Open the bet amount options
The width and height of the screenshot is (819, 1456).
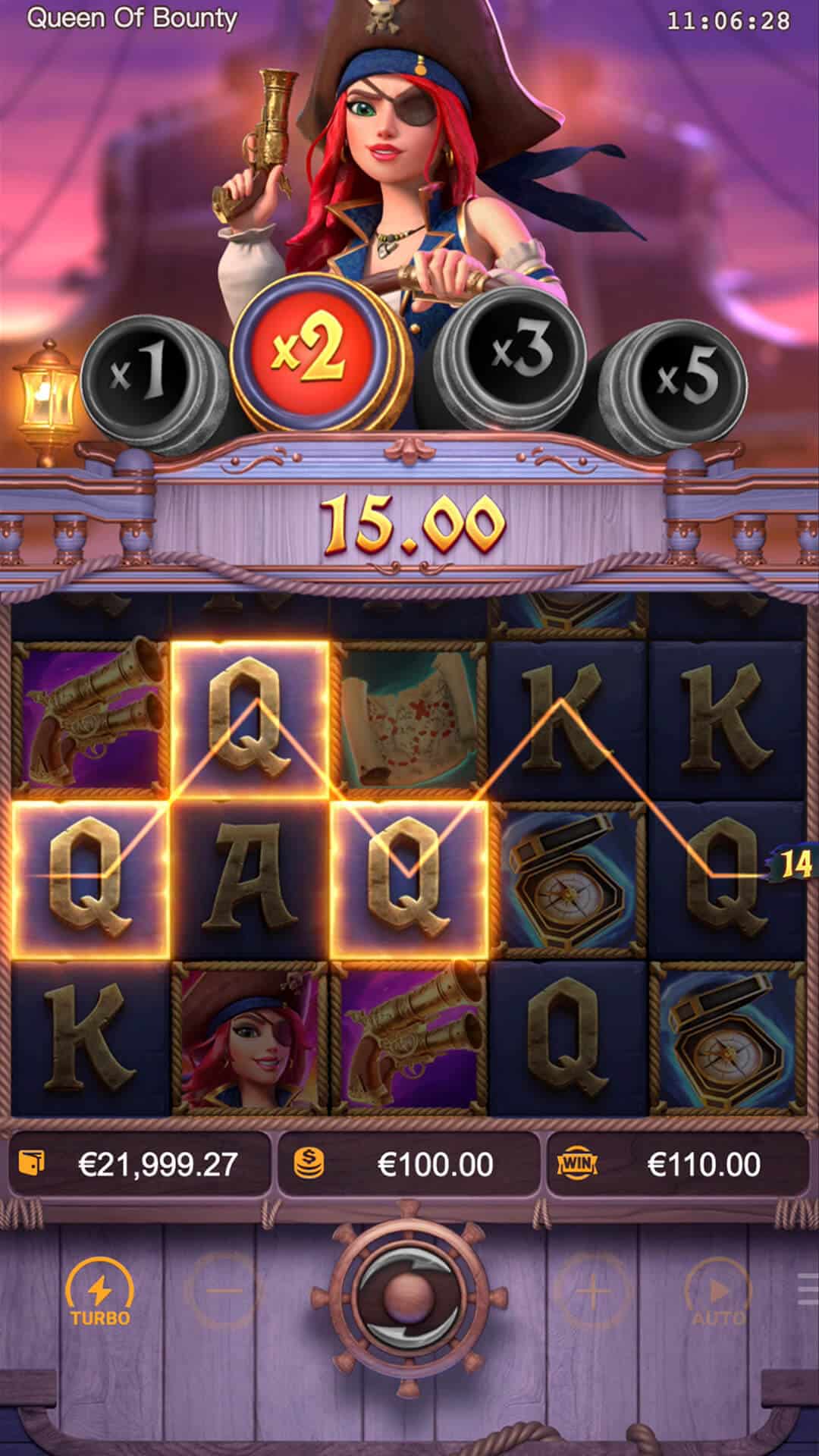(x=409, y=1164)
